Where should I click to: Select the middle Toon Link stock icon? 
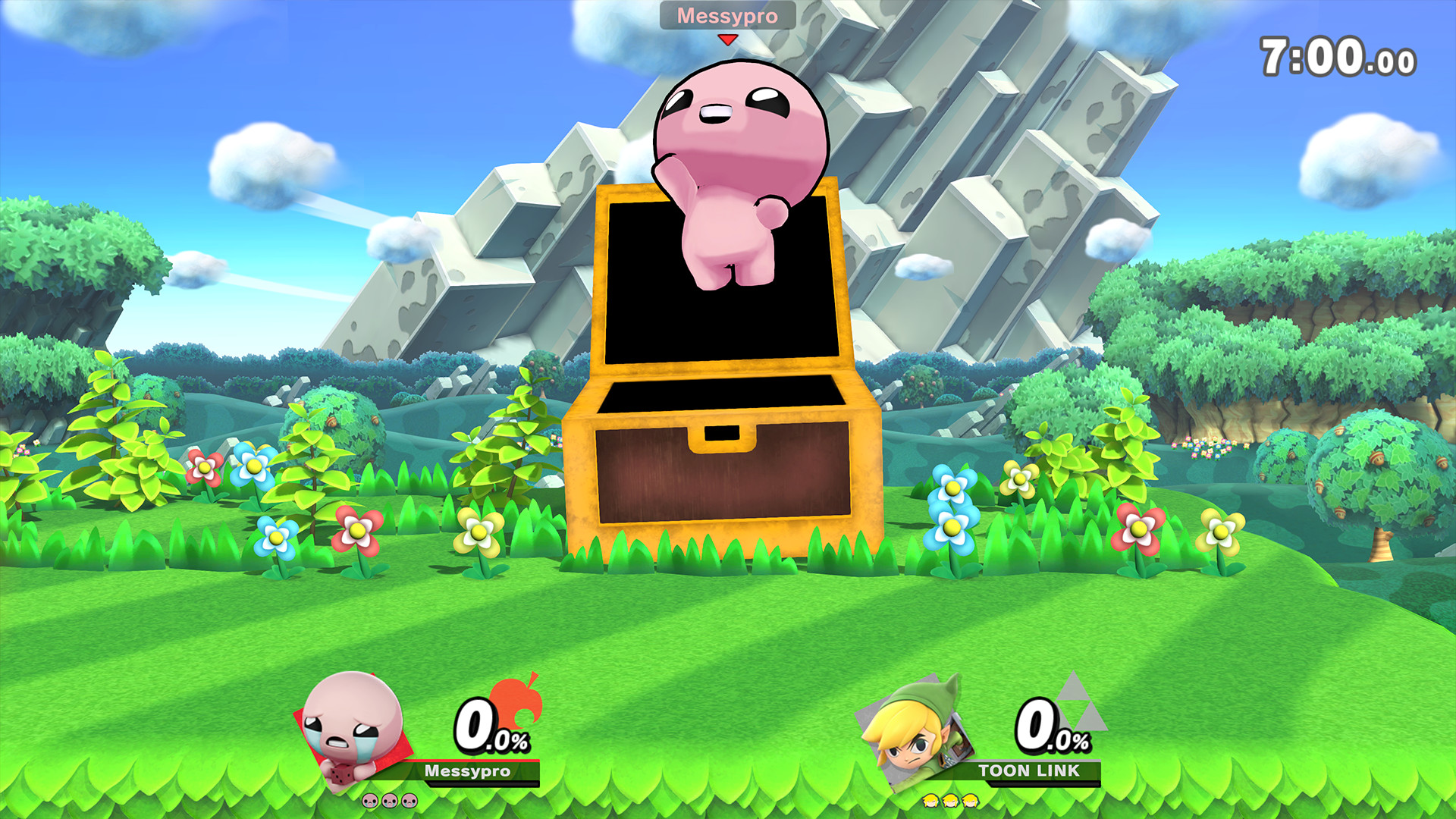[x=950, y=802]
